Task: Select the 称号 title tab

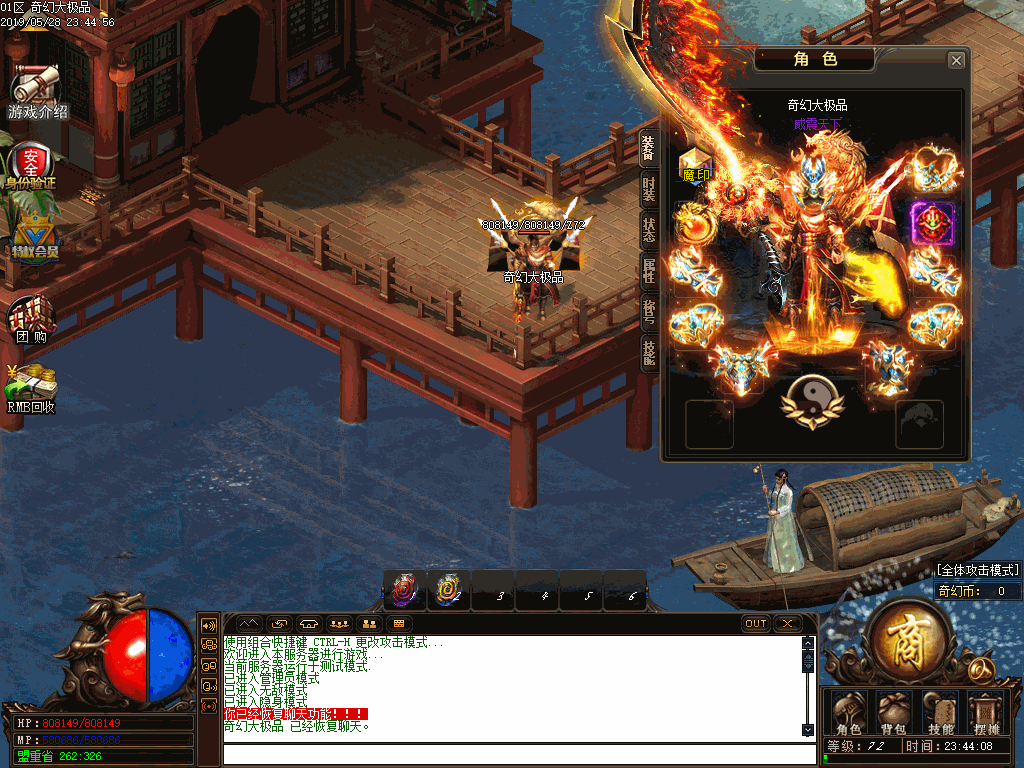Action: (x=649, y=312)
